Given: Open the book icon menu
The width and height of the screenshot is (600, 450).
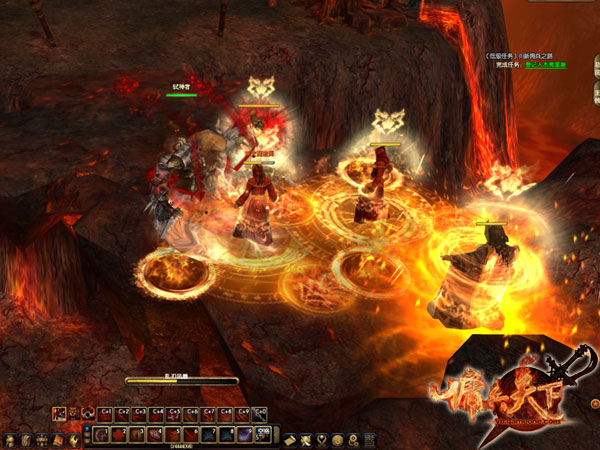Looking at the screenshot, I should 59,440.
